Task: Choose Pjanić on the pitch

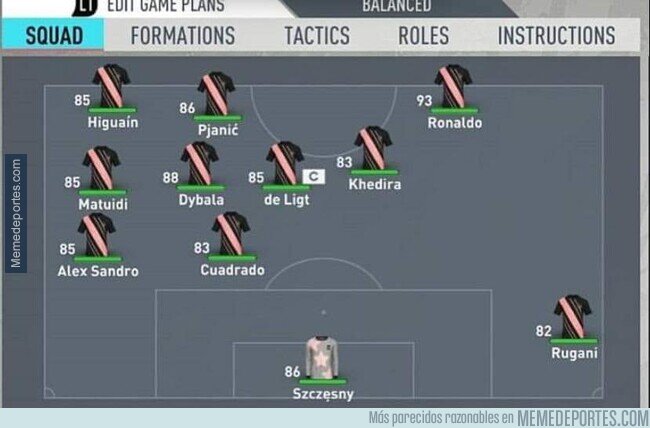Action: (x=216, y=94)
